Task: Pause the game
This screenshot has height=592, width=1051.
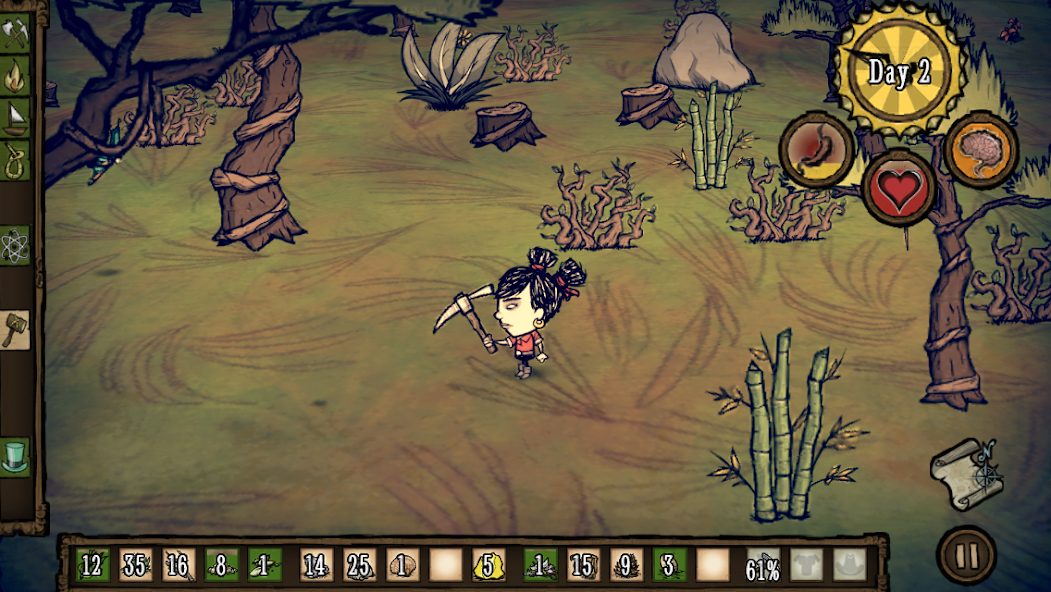Action: 966,555
